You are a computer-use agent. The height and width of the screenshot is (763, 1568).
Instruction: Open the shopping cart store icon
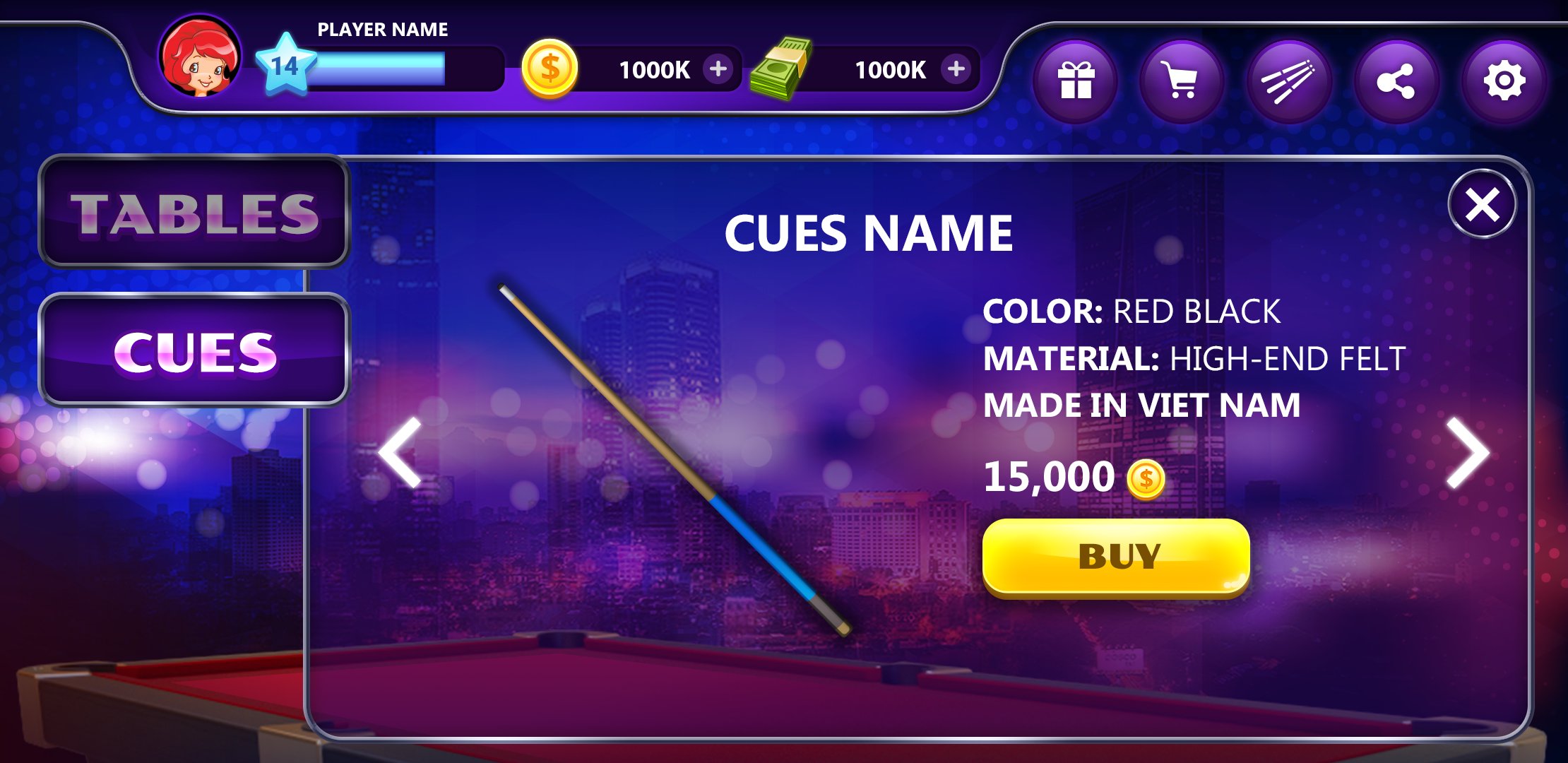[1182, 80]
